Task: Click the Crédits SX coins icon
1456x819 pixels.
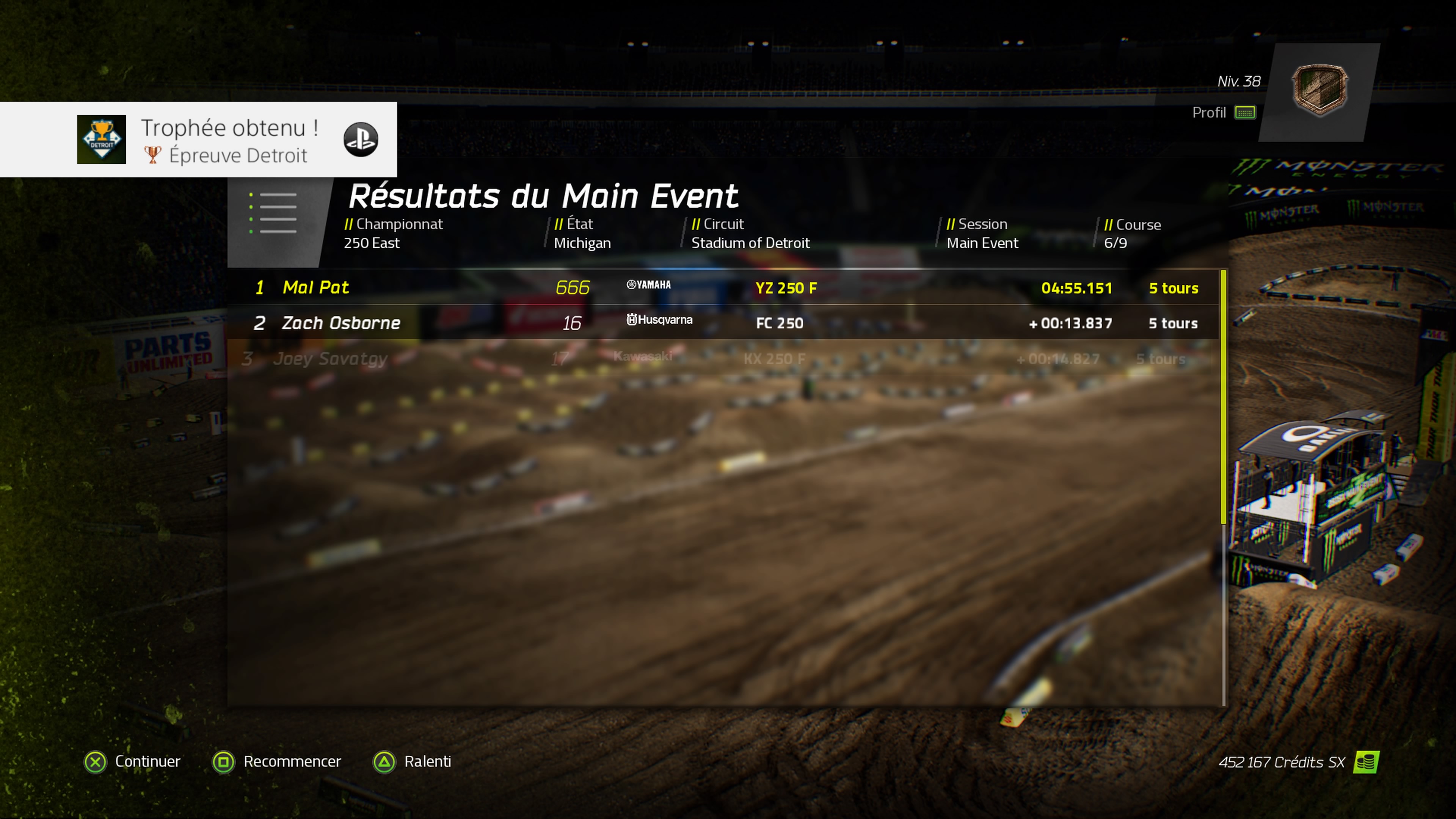Action: pyautogui.click(x=1366, y=762)
